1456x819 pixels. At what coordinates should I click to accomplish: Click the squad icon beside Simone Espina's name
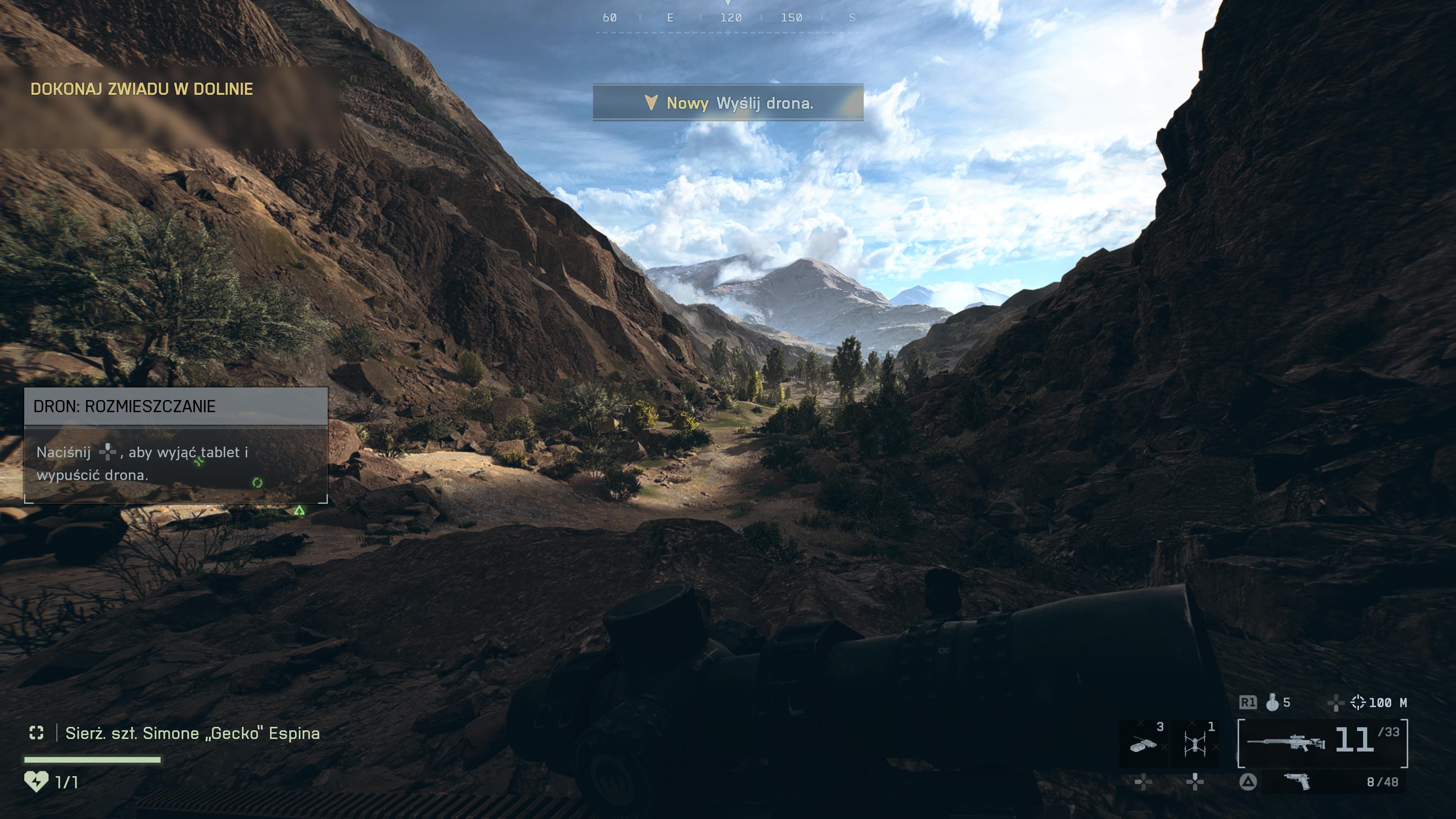[36, 733]
